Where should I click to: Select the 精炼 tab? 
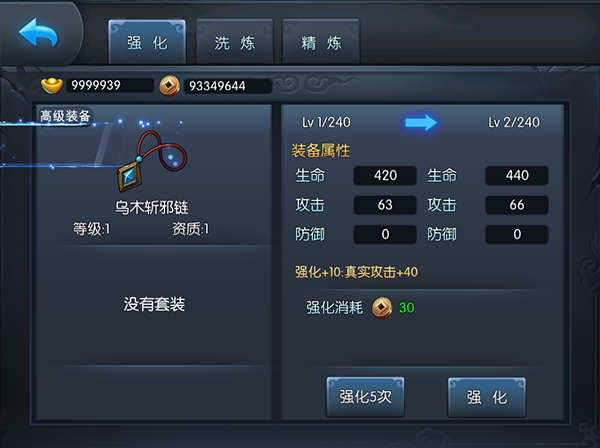click(x=322, y=43)
